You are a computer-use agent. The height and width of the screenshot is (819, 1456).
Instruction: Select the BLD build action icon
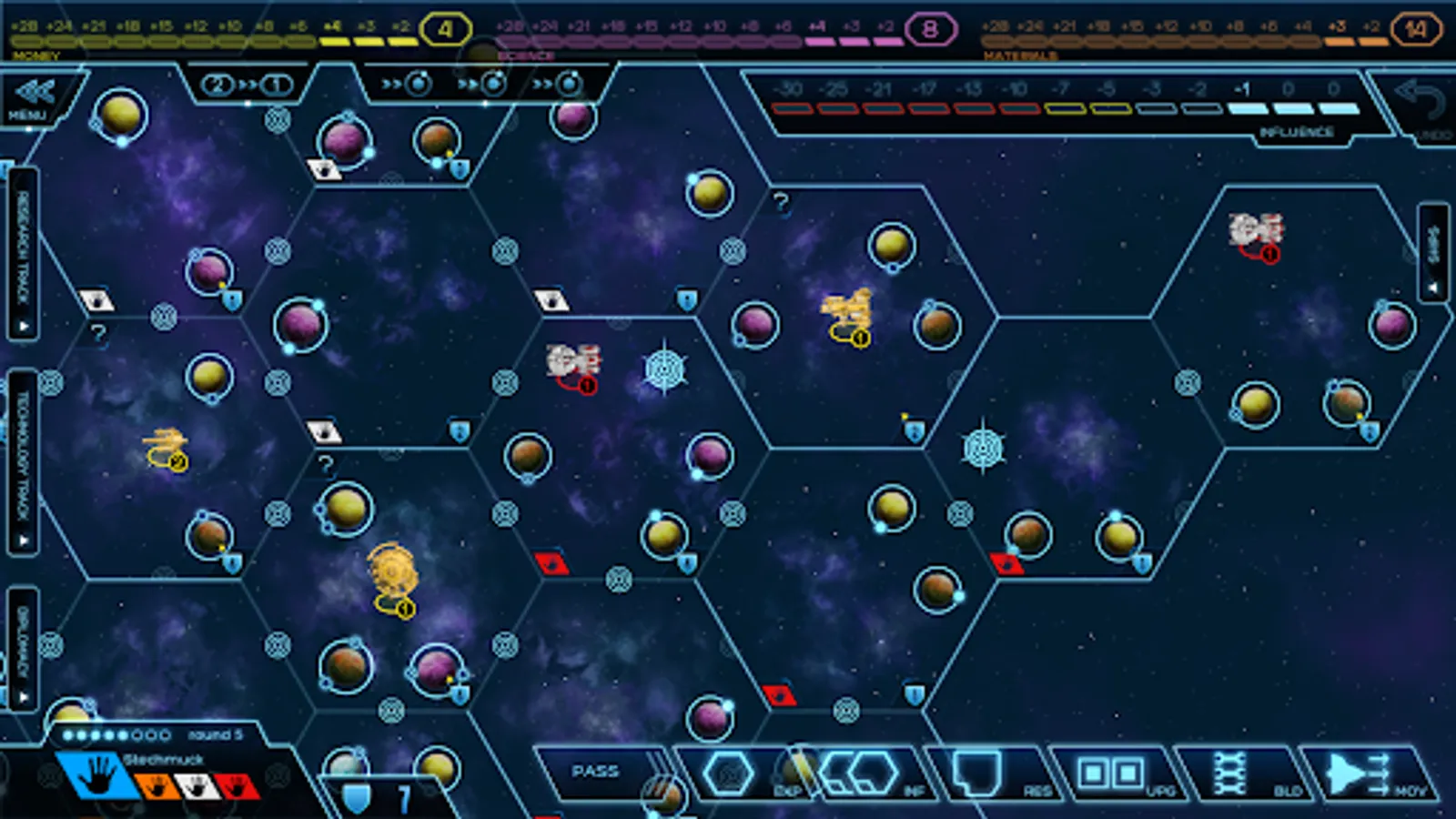click(x=1230, y=774)
